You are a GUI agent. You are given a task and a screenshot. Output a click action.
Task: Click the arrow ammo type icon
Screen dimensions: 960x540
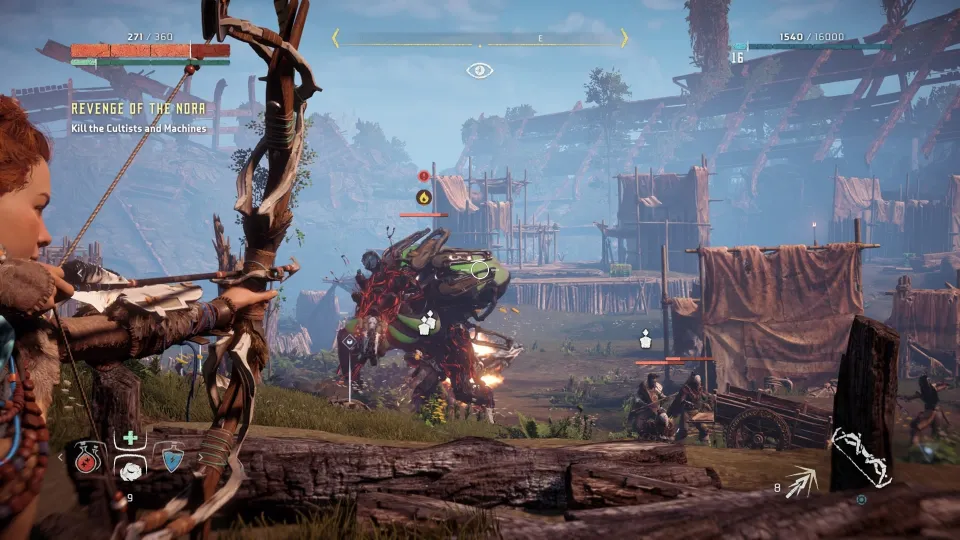[802, 482]
